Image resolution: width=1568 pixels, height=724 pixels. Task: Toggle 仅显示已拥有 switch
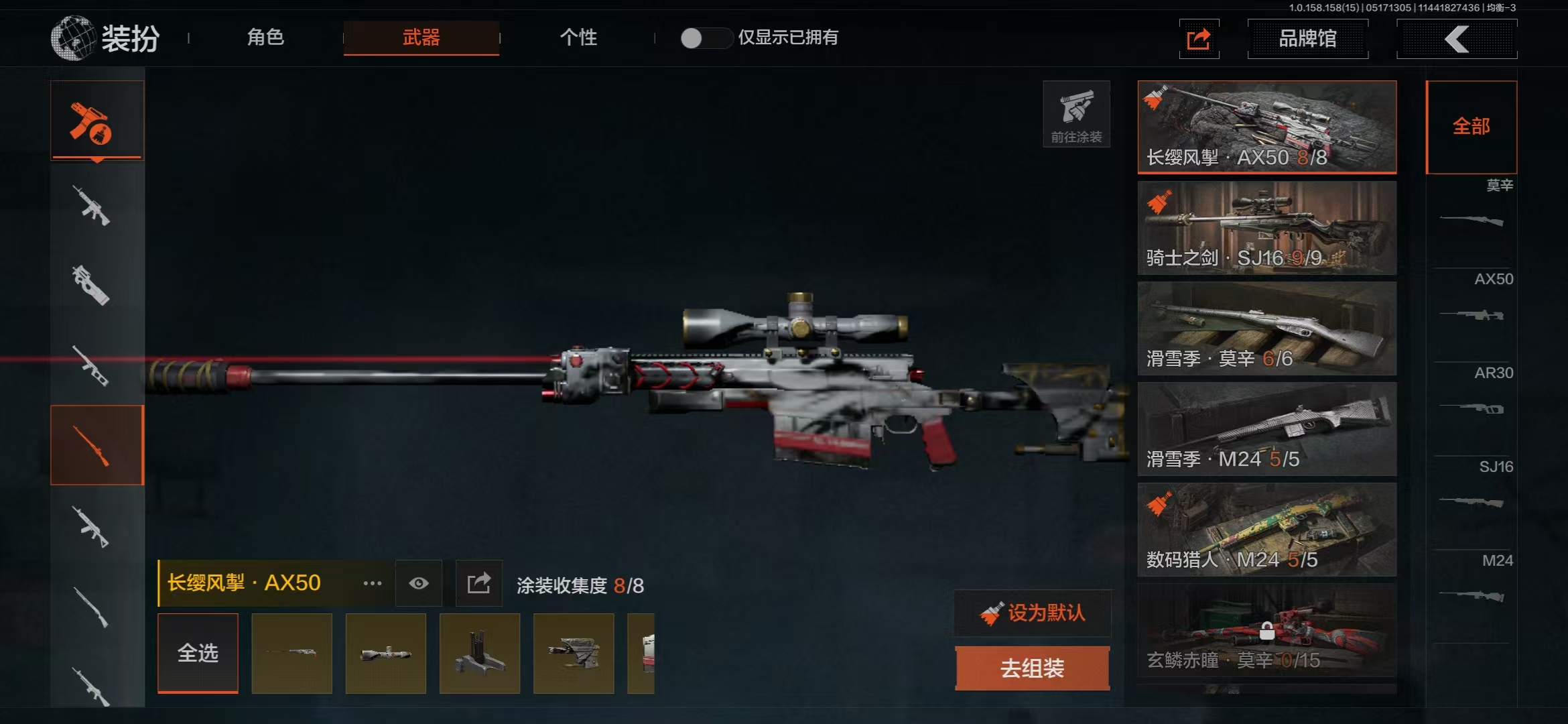click(705, 38)
